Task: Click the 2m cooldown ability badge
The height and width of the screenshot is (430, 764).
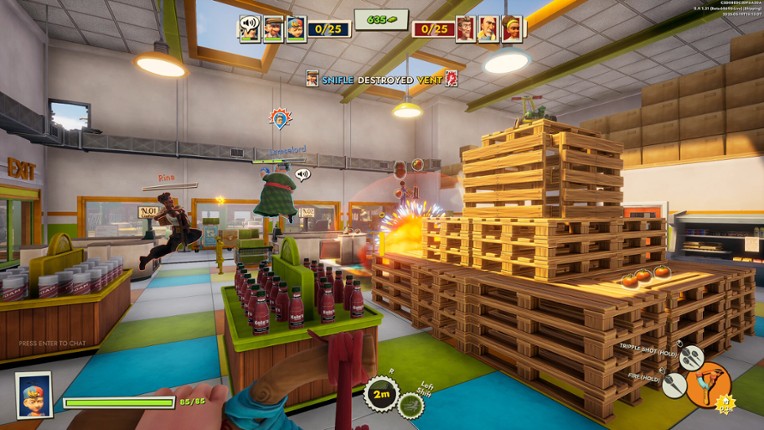Action: (x=381, y=394)
